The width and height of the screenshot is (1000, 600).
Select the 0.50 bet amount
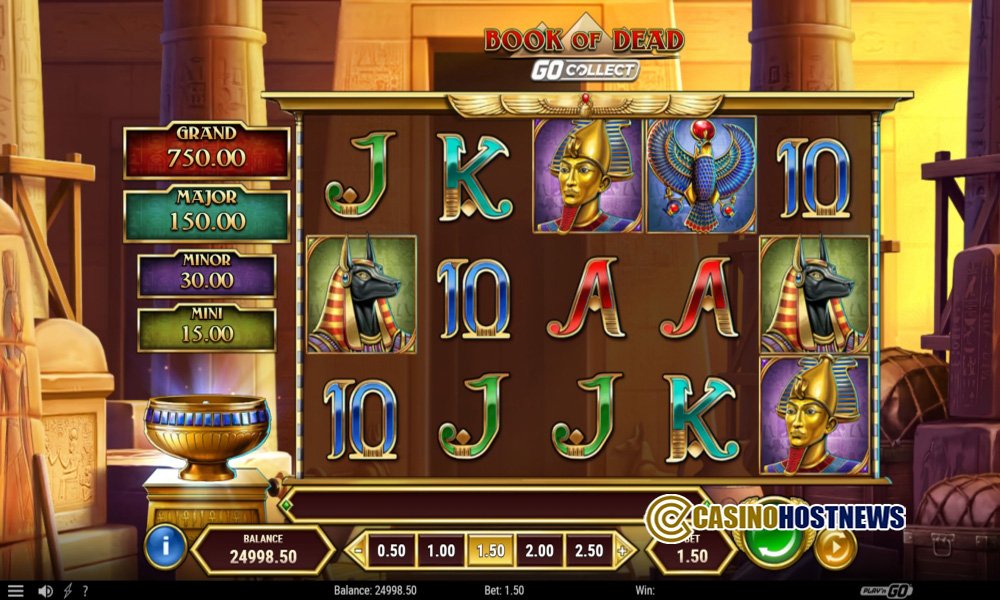pyautogui.click(x=392, y=550)
